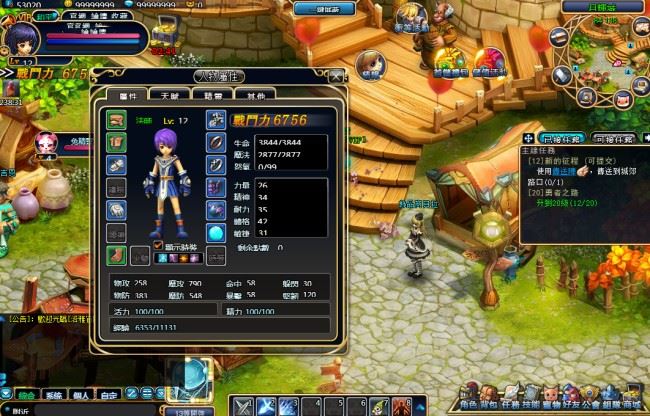Select the boots equipment slot
This screenshot has height=416, width=650.
tap(116, 255)
